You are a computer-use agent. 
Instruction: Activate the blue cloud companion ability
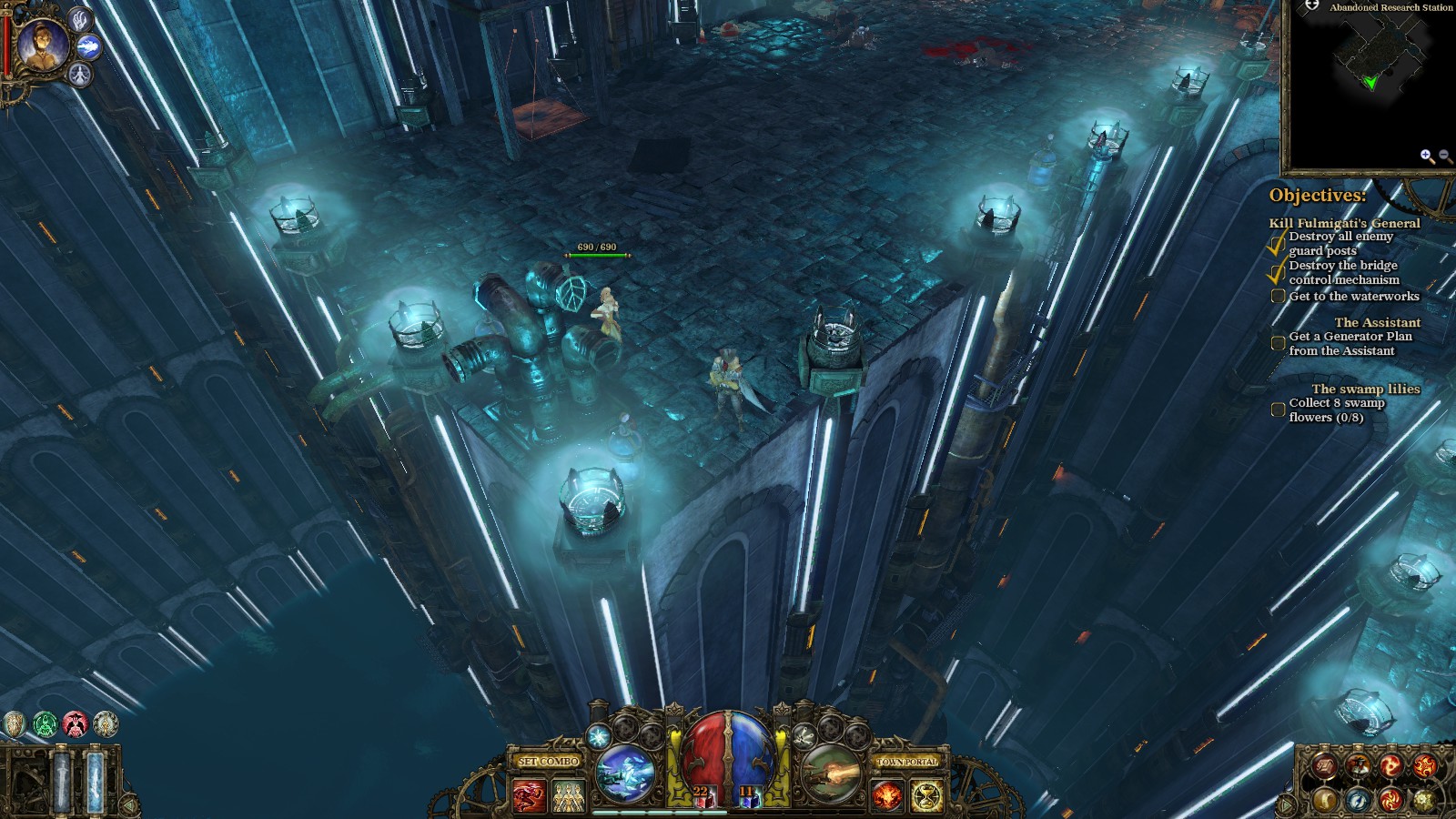point(89,46)
